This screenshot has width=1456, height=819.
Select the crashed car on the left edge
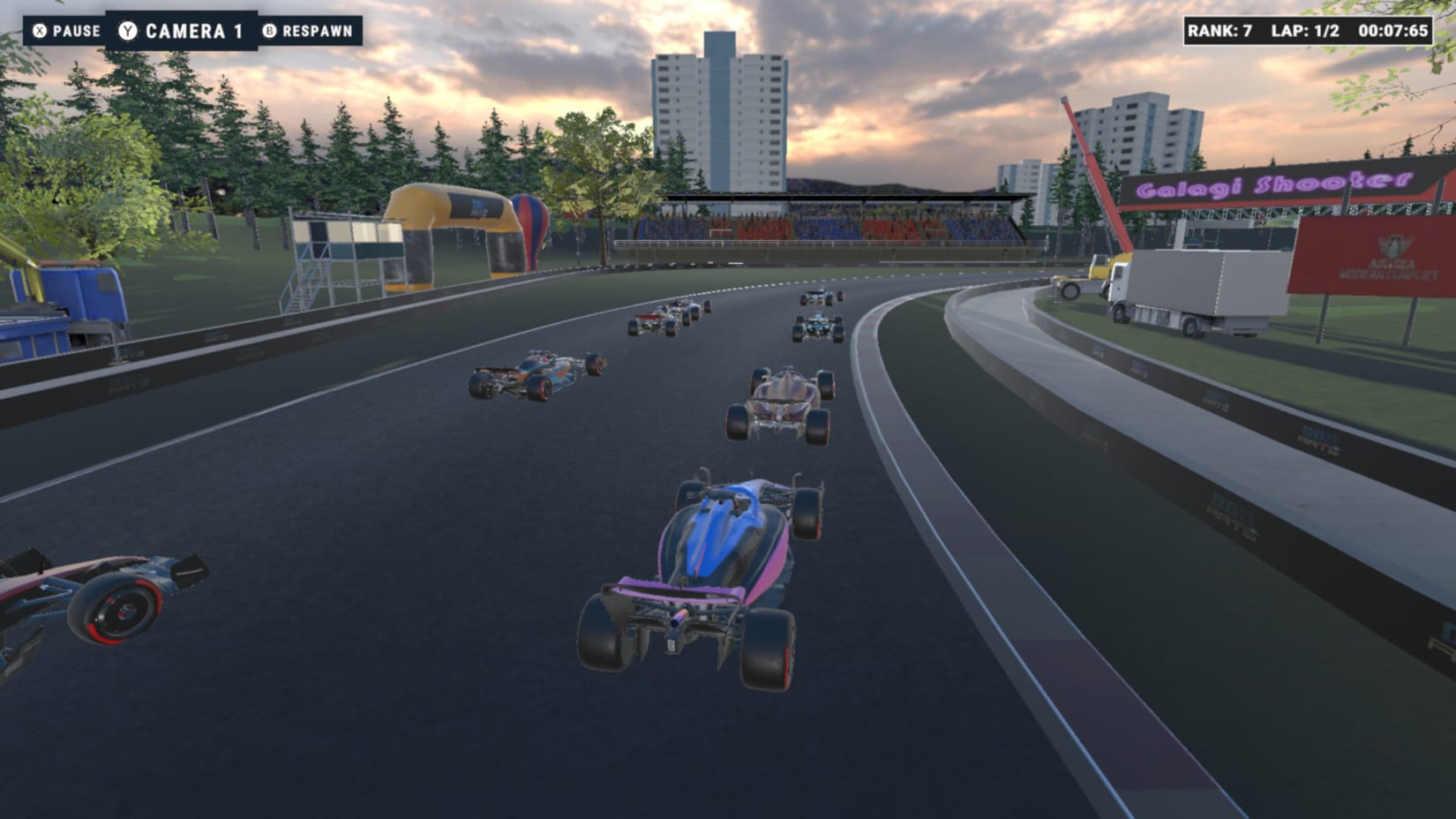(97, 600)
